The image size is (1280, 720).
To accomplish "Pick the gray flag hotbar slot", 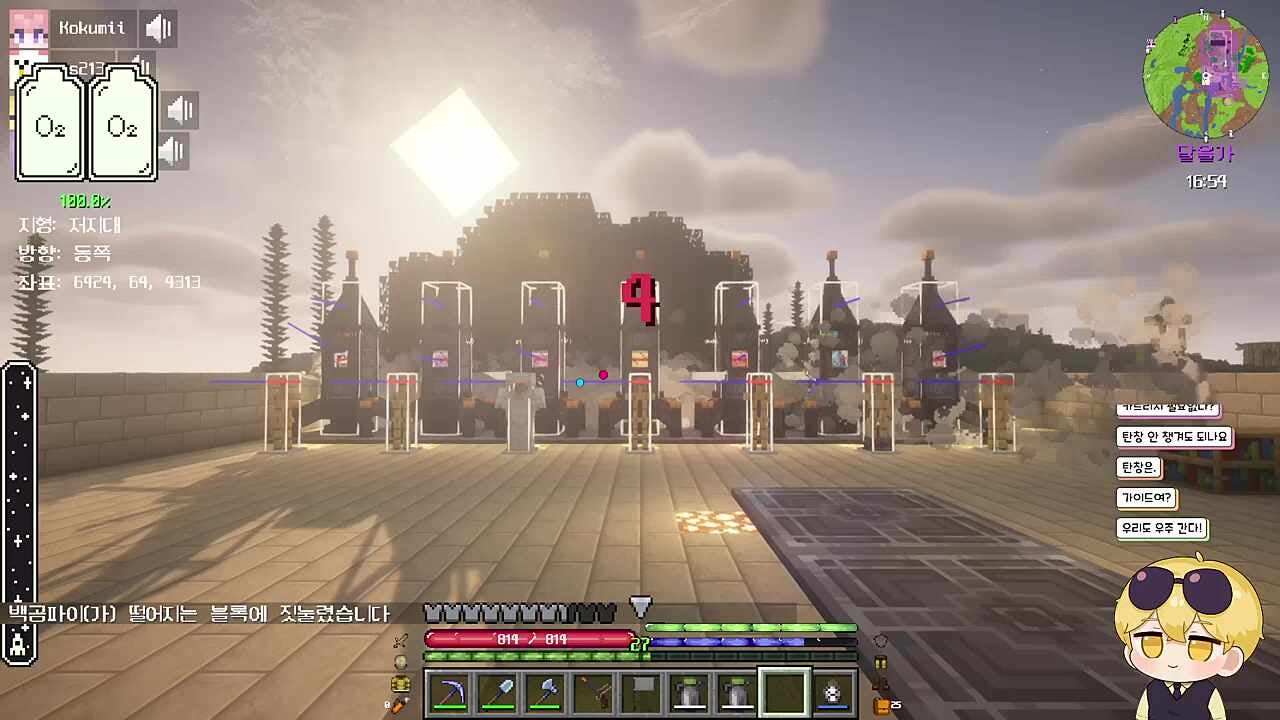I will coord(640,693).
